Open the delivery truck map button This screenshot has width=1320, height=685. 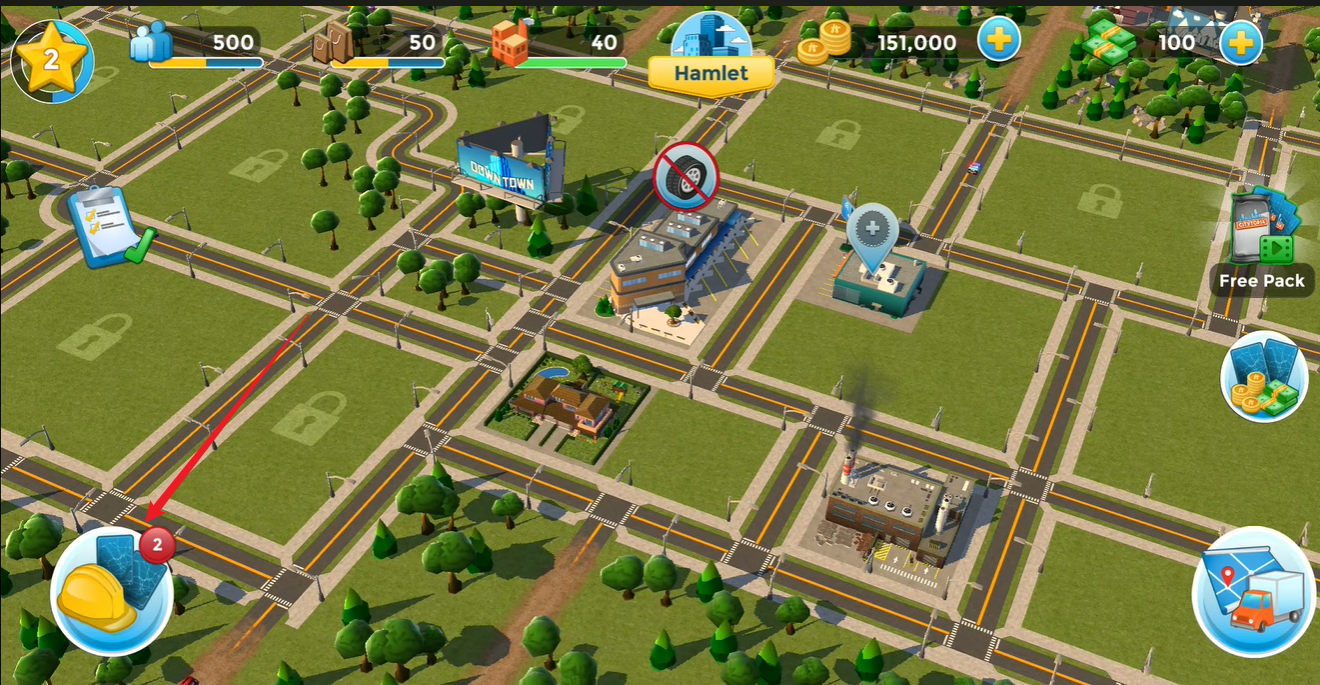click(x=1255, y=590)
